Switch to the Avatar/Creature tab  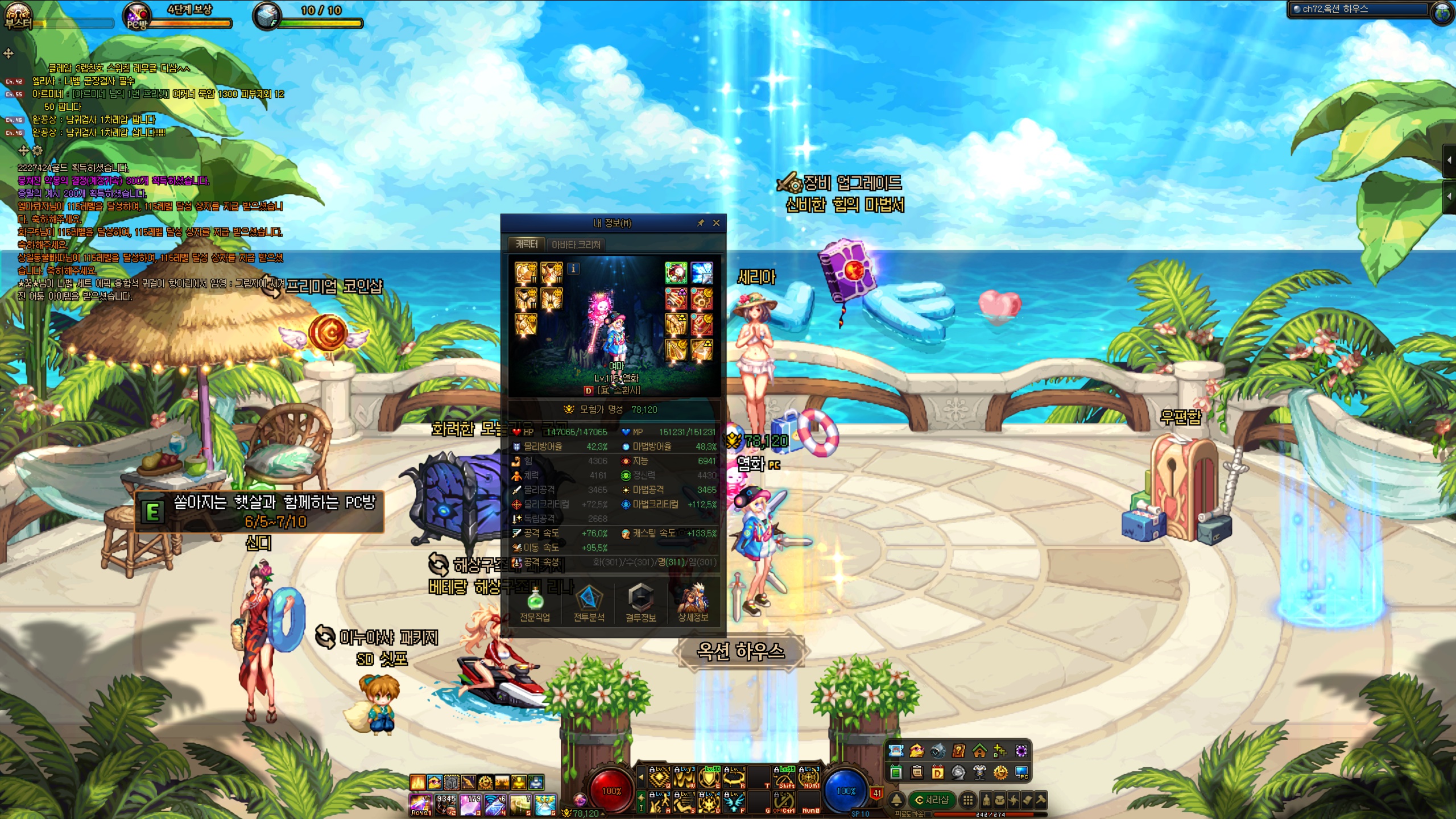pyautogui.click(x=576, y=245)
